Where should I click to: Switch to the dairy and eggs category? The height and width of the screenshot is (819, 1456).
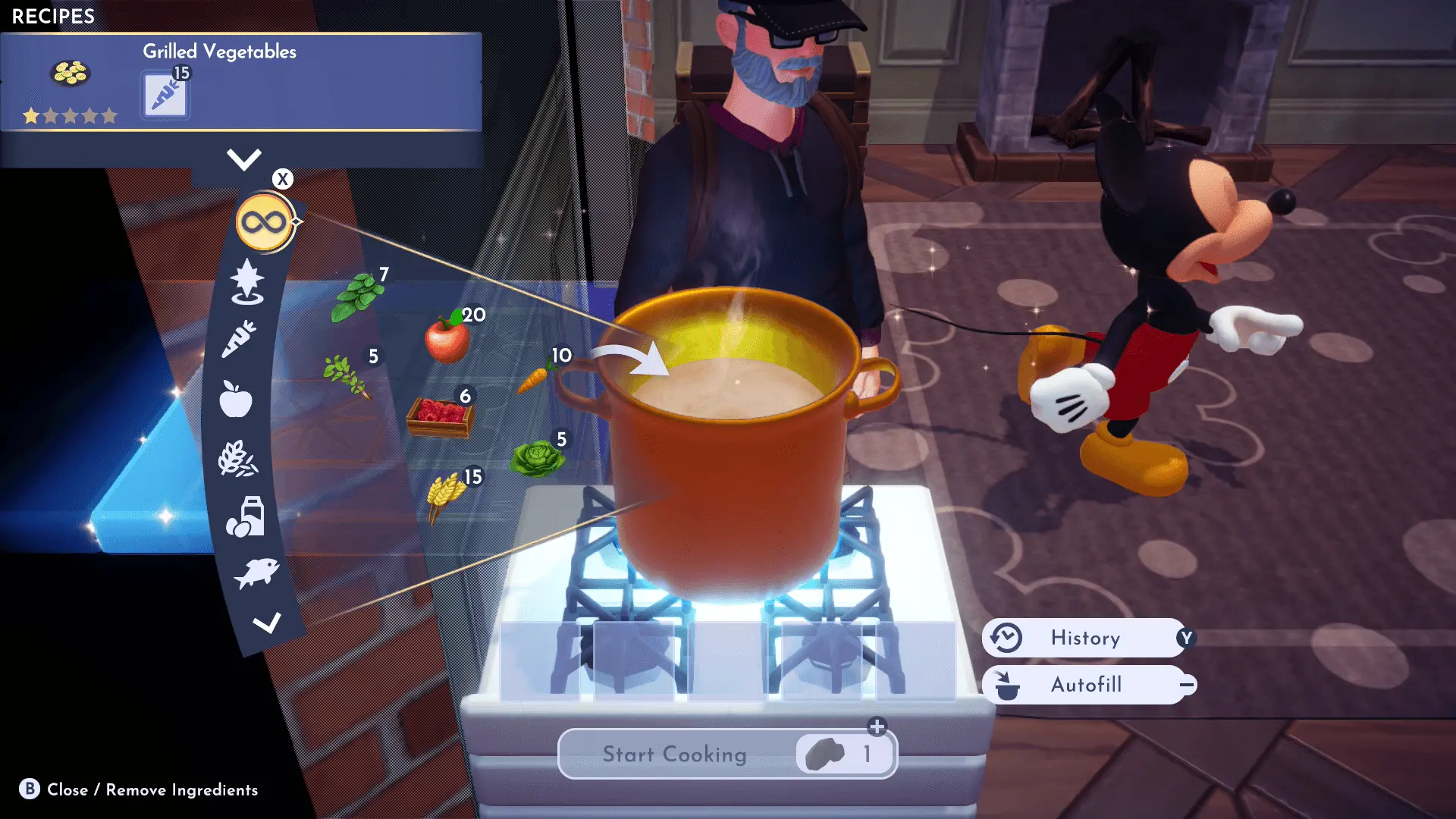(x=245, y=517)
